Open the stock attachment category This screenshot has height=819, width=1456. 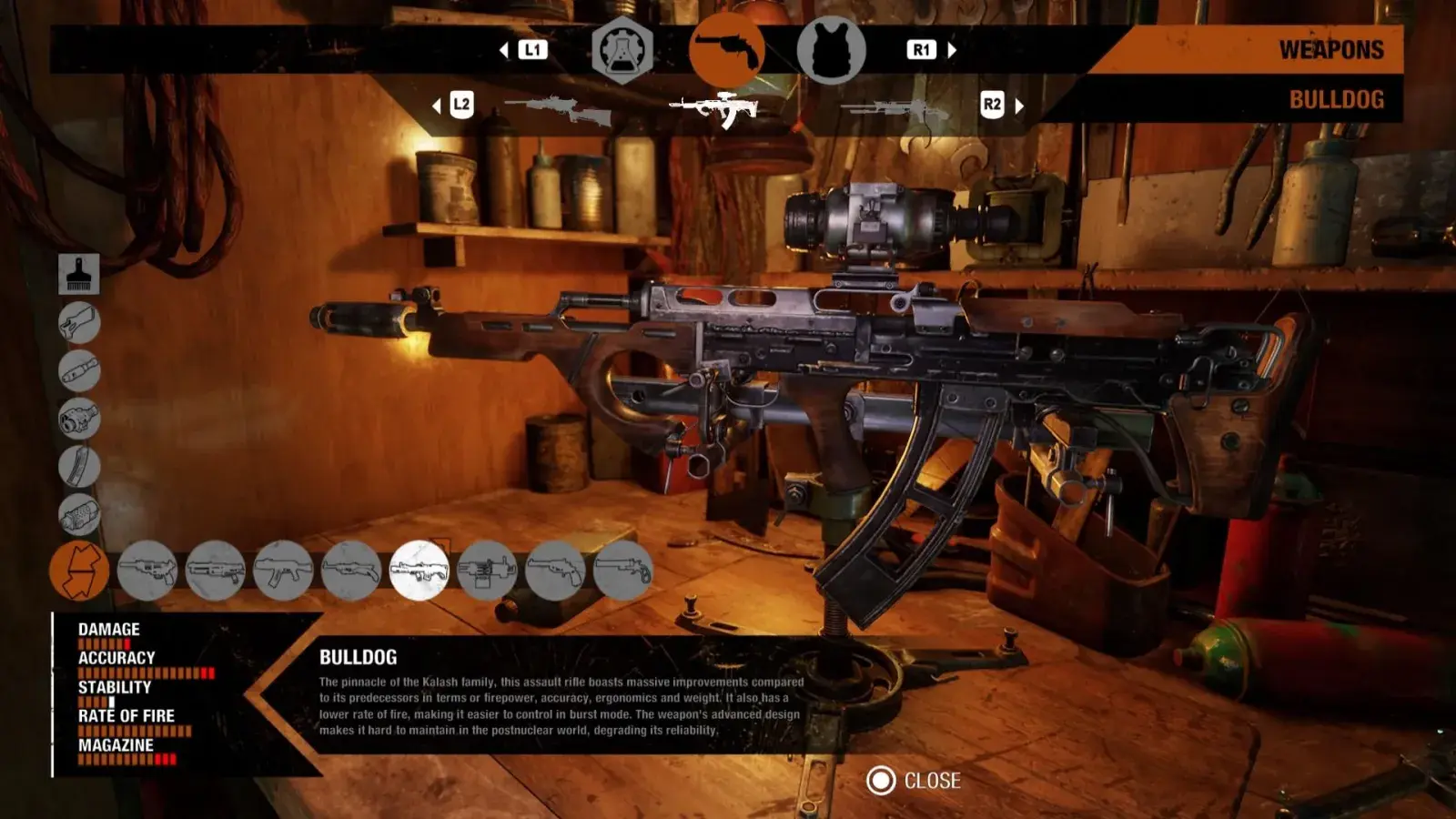tap(79, 322)
